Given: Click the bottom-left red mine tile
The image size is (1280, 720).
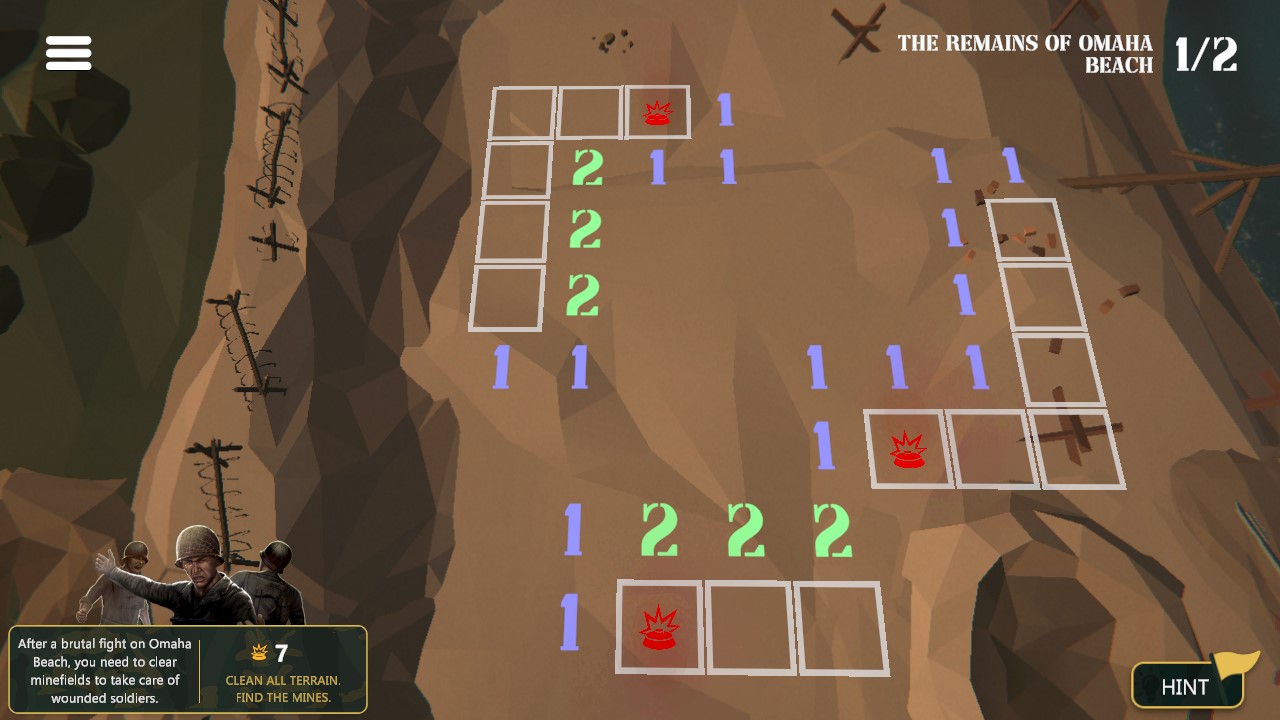Looking at the screenshot, I should click(660, 627).
